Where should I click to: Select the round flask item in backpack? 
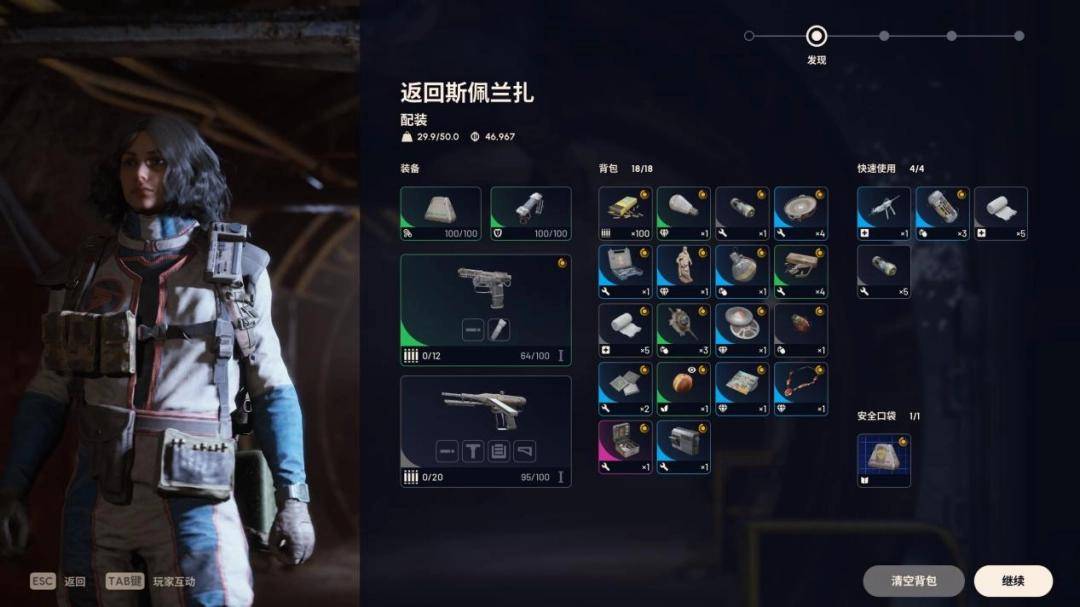[742, 271]
